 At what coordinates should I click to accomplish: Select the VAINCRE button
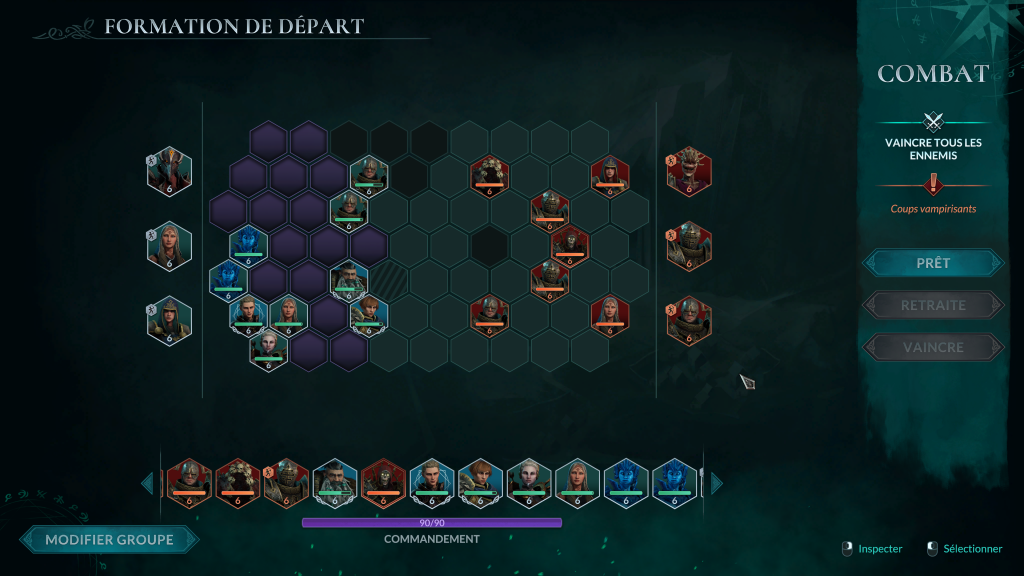[x=932, y=347]
